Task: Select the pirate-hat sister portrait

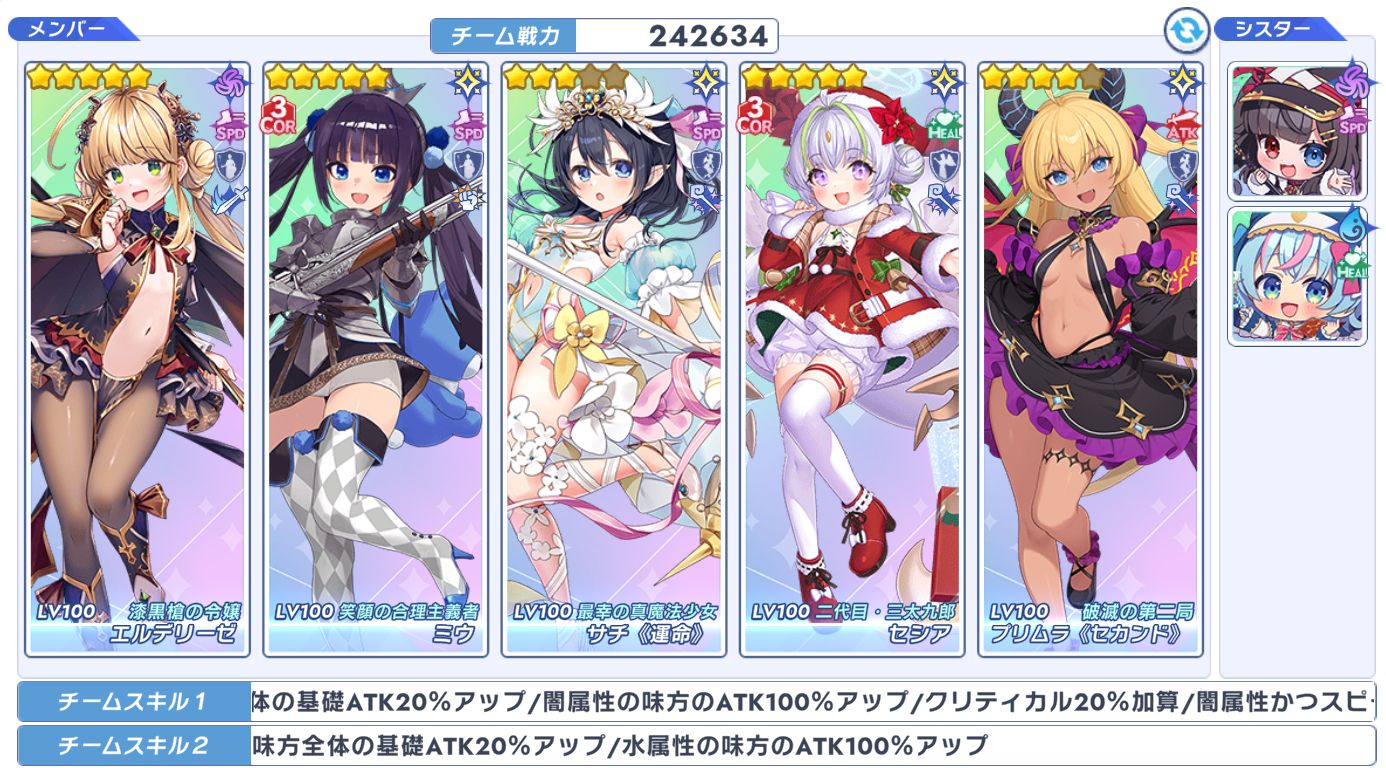Action: (x=1297, y=132)
